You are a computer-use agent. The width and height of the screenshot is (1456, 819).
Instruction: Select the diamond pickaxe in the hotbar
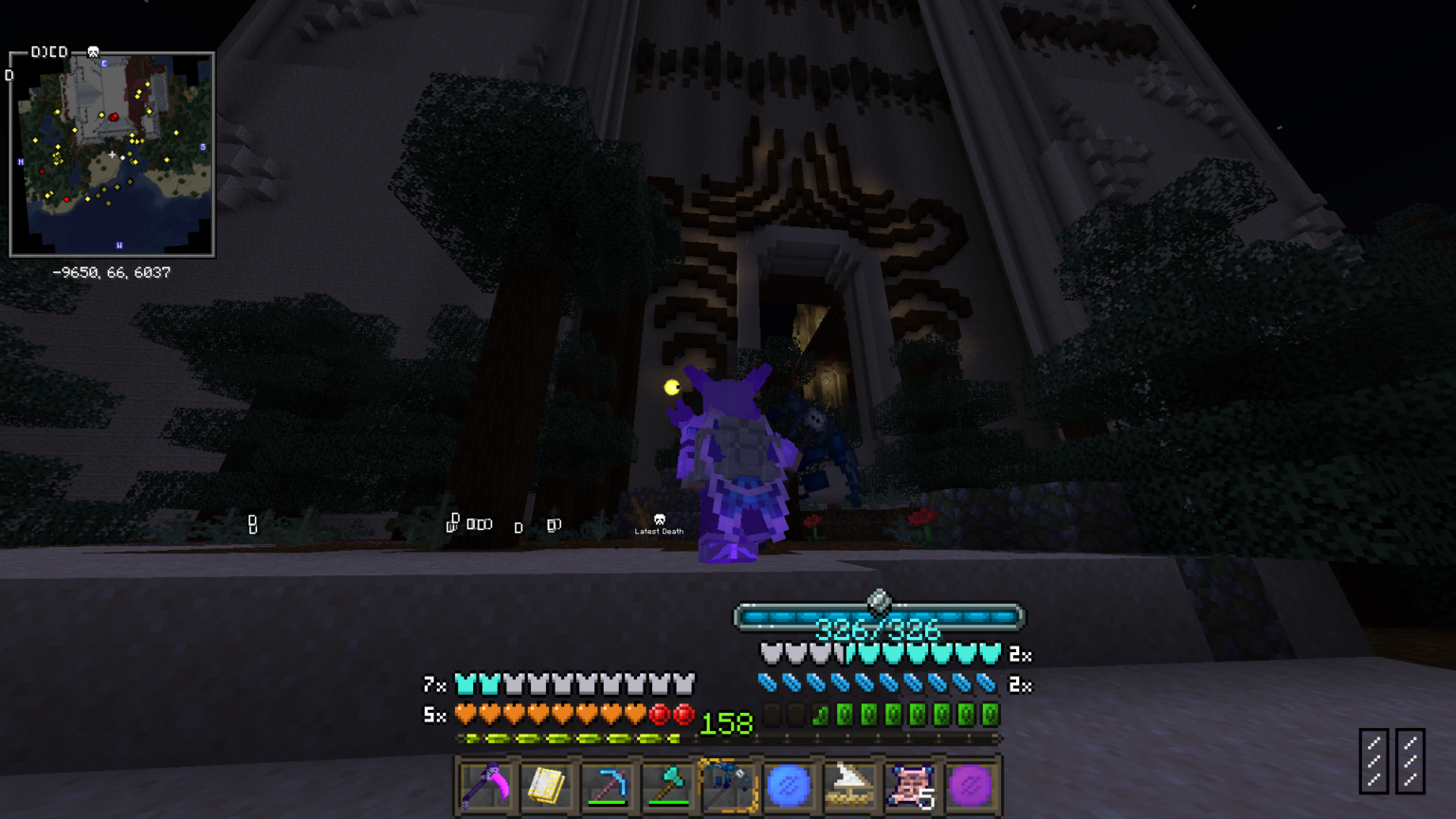coord(608,785)
